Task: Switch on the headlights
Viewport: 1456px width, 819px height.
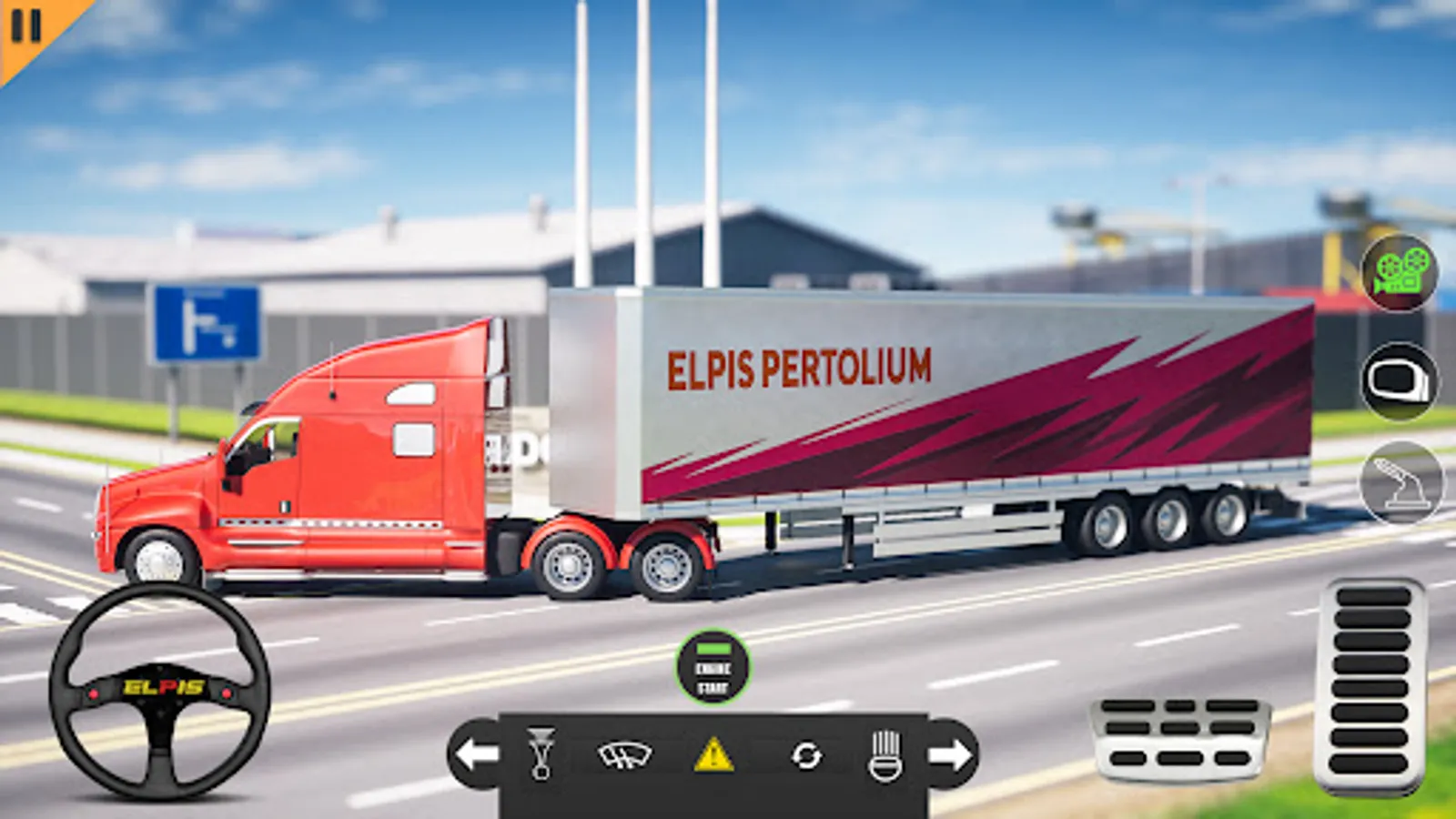Action: pos(885,755)
